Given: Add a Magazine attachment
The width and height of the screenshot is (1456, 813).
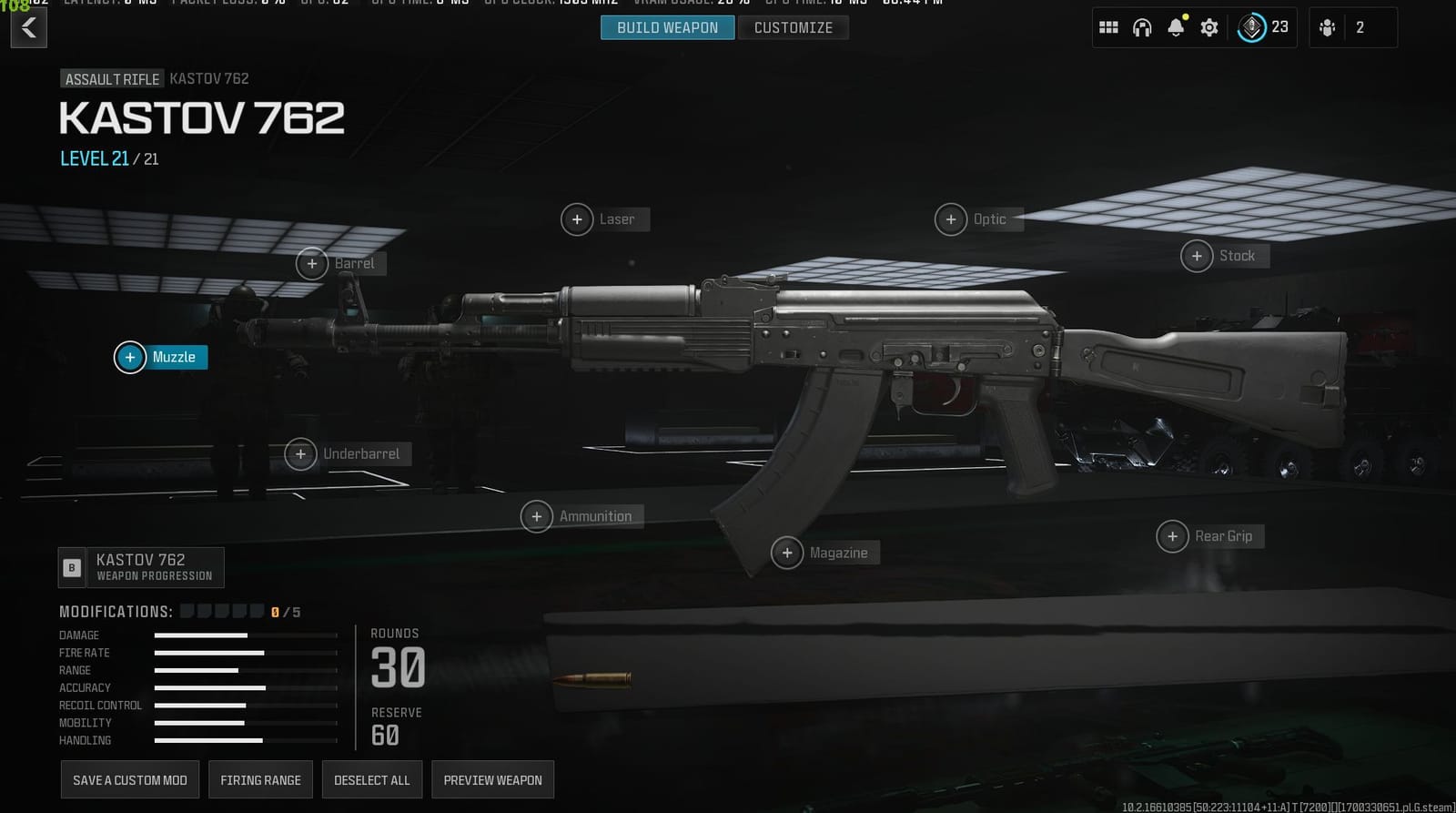Looking at the screenshot, I should 786,552.
